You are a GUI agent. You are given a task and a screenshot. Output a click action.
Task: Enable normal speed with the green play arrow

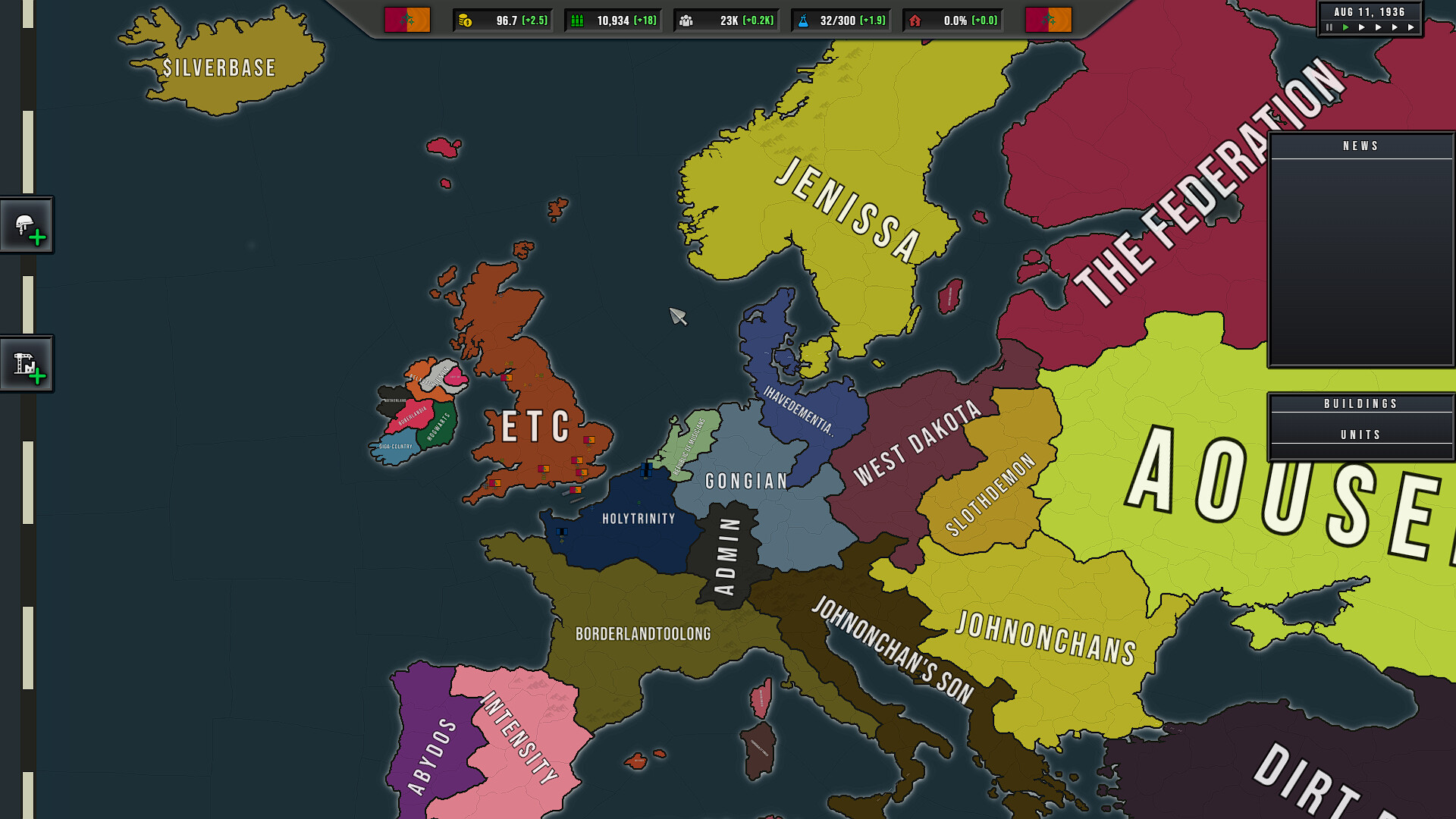pyautogui.click(x=1346, y=27)
